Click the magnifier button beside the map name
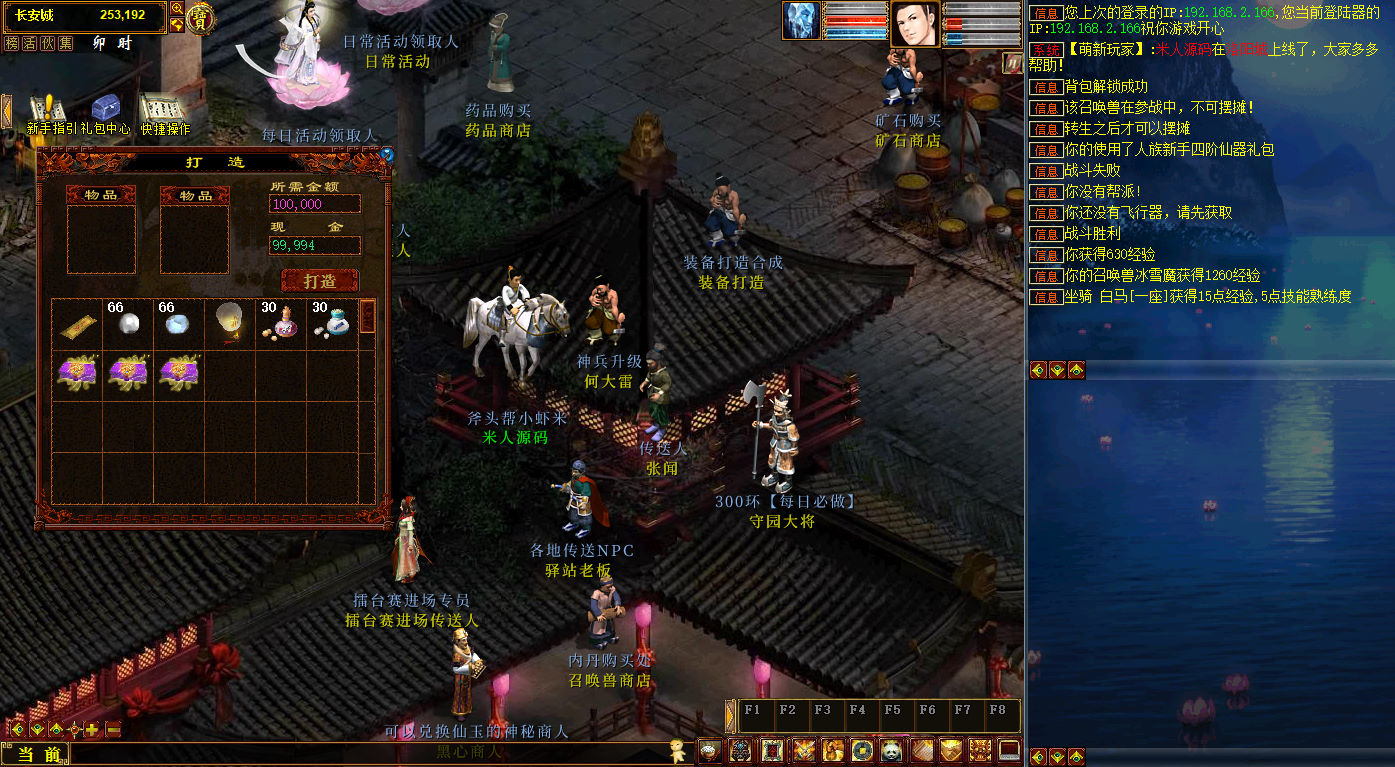The image size is (1395, 767). click(x=177, y=8)
